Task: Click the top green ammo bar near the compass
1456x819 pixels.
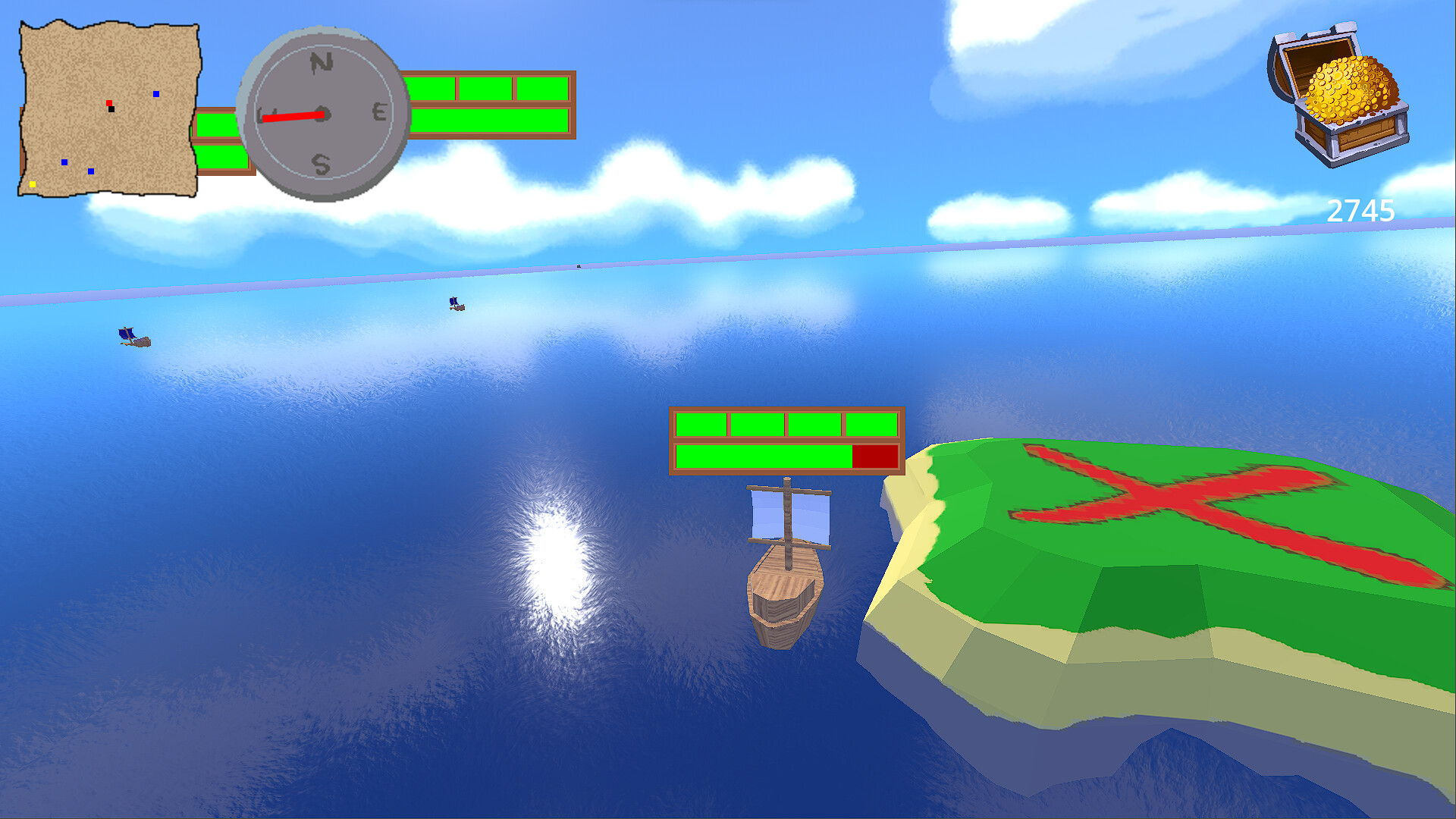Action: 489,87
